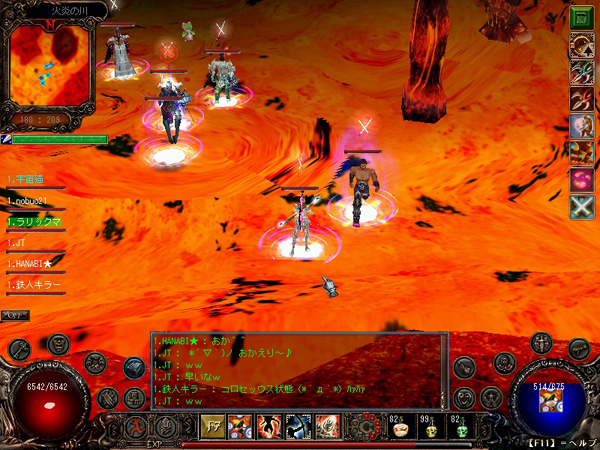Use the white-haired character skill in hotbar
600x450 pixels.
[326, 426]
